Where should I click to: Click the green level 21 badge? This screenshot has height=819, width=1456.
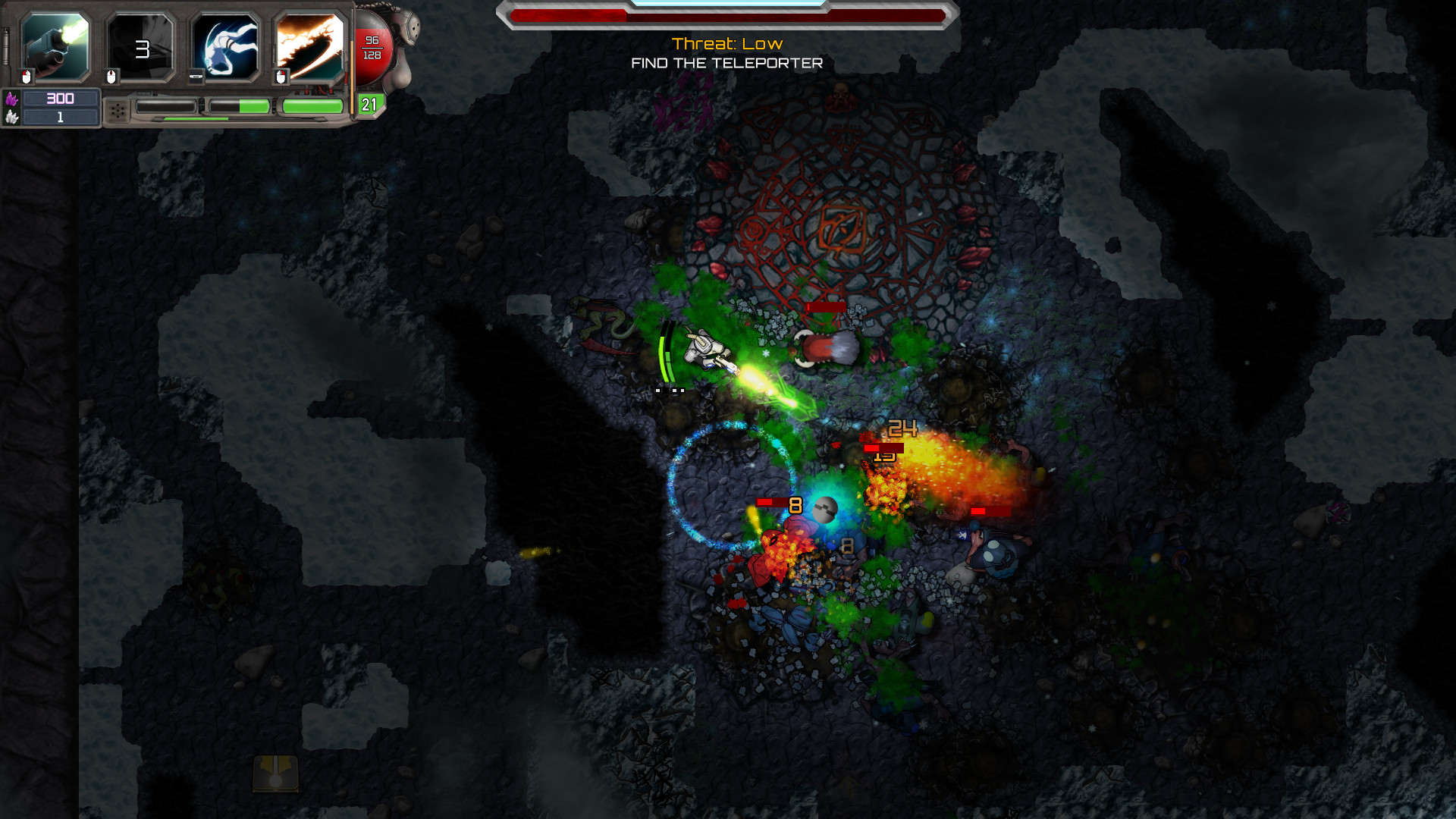click(x=369, y=105)
